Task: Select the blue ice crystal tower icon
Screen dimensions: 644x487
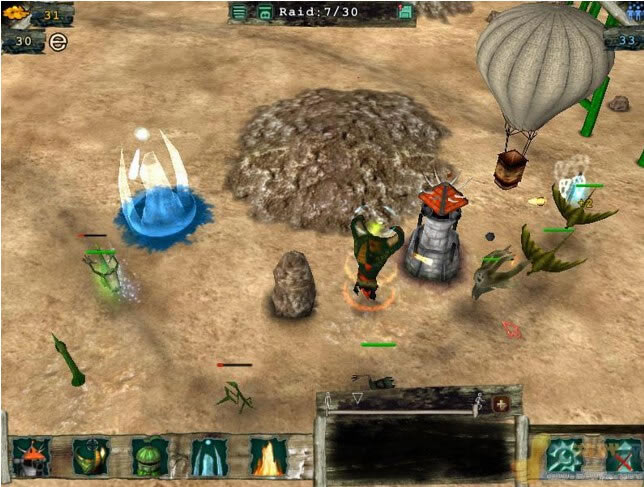Action: click(x=209, y=457)
